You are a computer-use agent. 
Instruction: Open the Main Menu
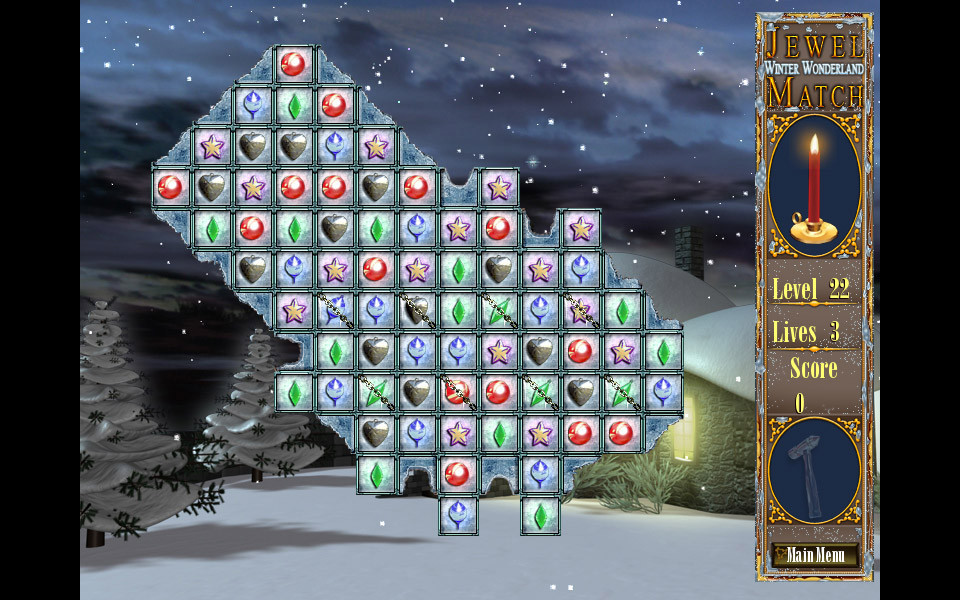(x=815, y=555)
